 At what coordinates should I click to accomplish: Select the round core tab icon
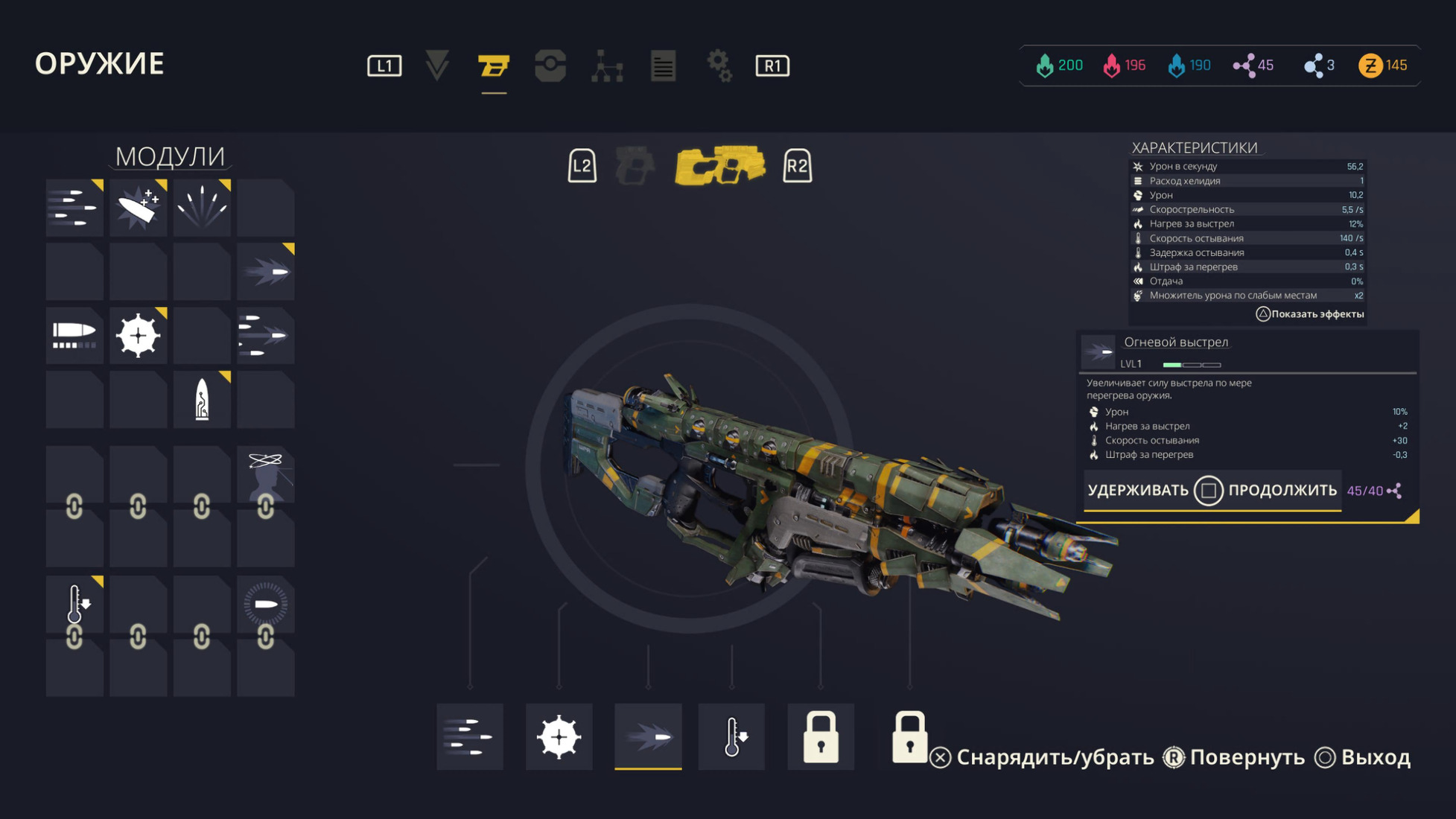(550, 66)
